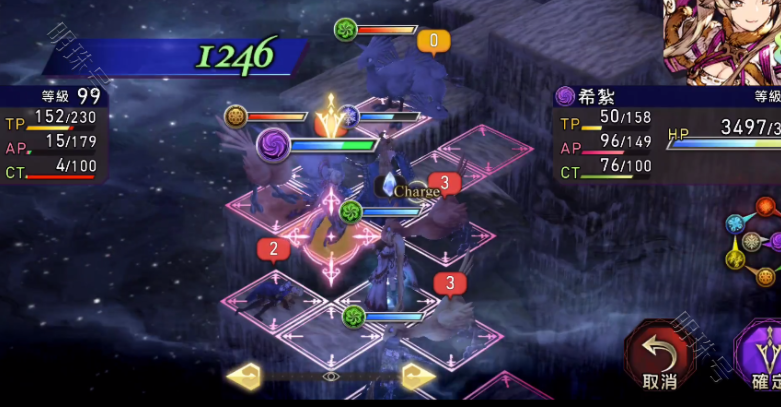Image resolution: width=781 pixels, height=409 pixels.
Task: Rotate camera with the left gold arrow
Action: tap(244, 376)
